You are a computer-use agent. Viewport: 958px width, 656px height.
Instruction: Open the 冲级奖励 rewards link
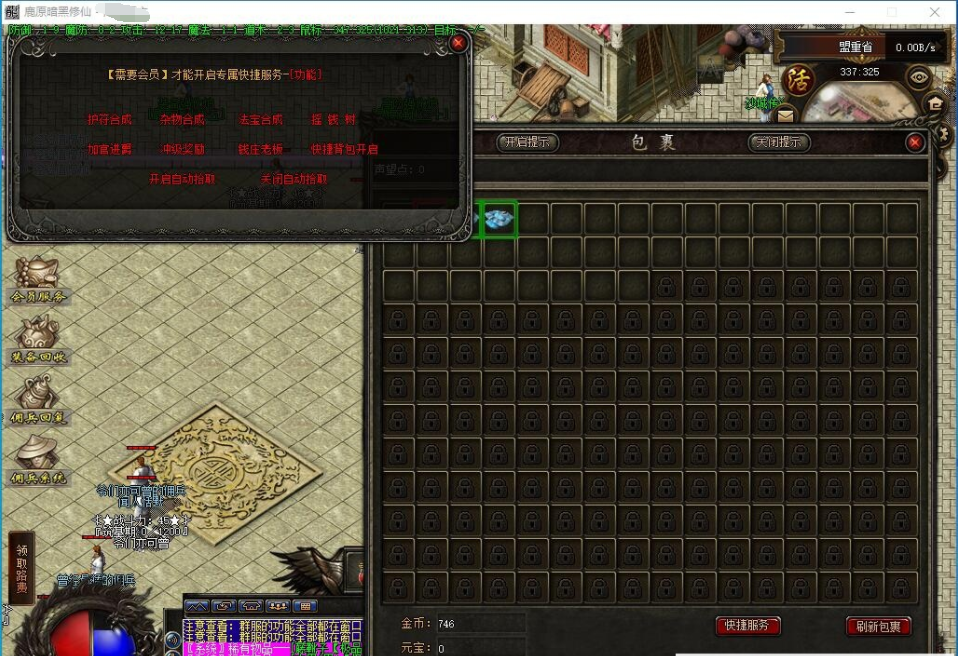click(x=183, y=149)
